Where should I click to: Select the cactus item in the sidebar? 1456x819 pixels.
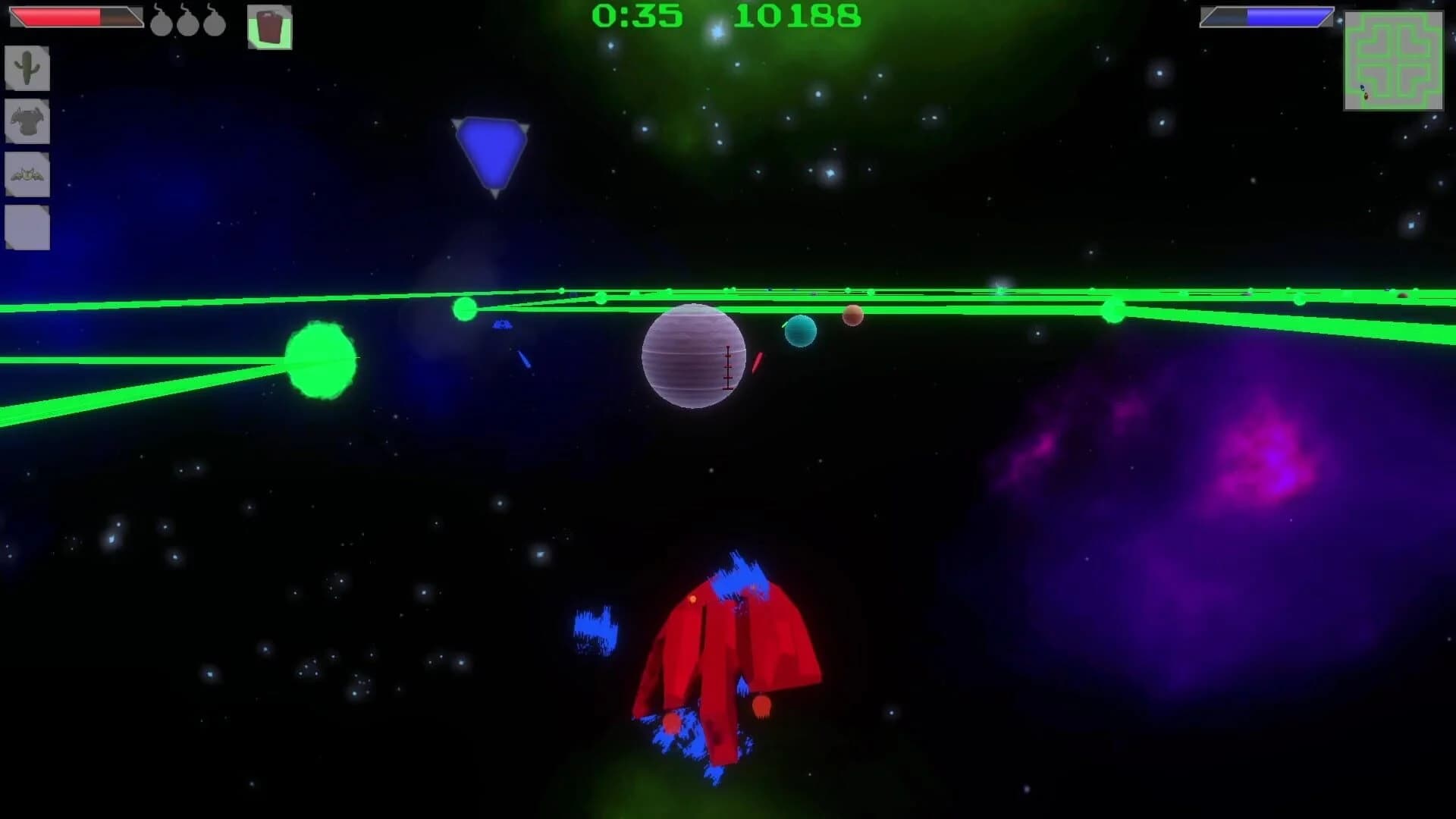[x=27, y=69]
